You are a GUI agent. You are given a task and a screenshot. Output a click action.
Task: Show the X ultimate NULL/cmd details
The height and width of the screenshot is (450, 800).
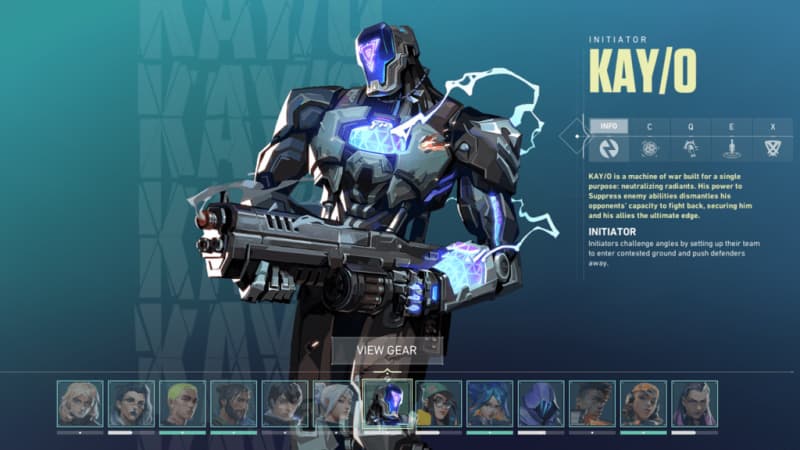(772, 148)
